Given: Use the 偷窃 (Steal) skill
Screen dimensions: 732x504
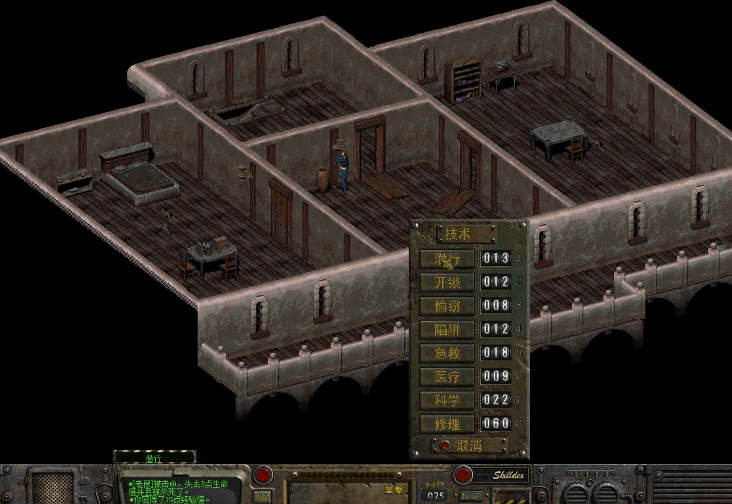Looking at the screenshot, I should click(446, 306).
